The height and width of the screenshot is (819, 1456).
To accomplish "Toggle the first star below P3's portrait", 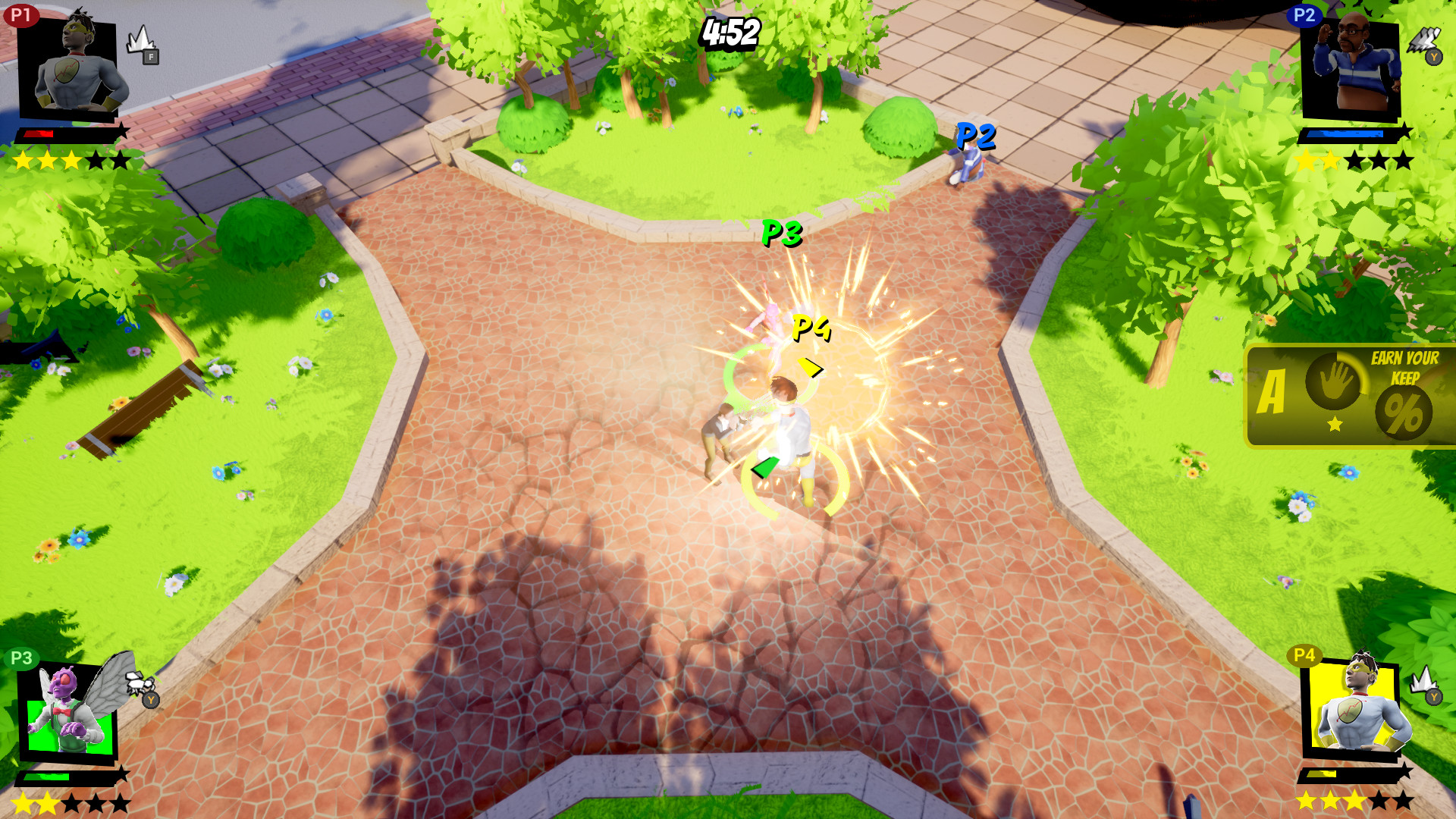I will click(22, 802).
